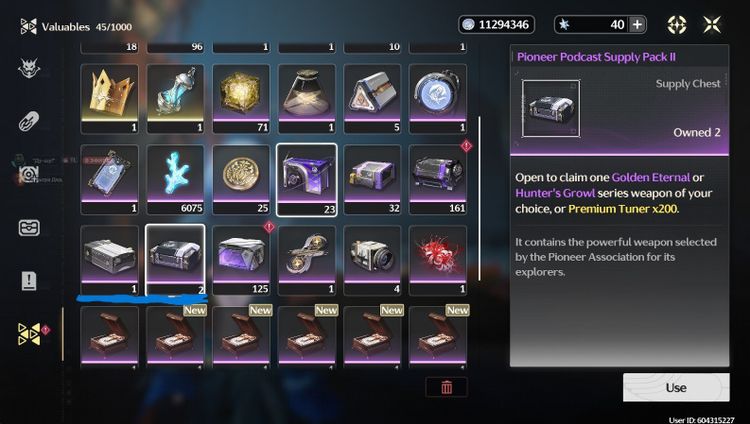This screenshot has width=750, height=424.
Task: Add more Astrite with the plus button
Action: coord(637,25)
